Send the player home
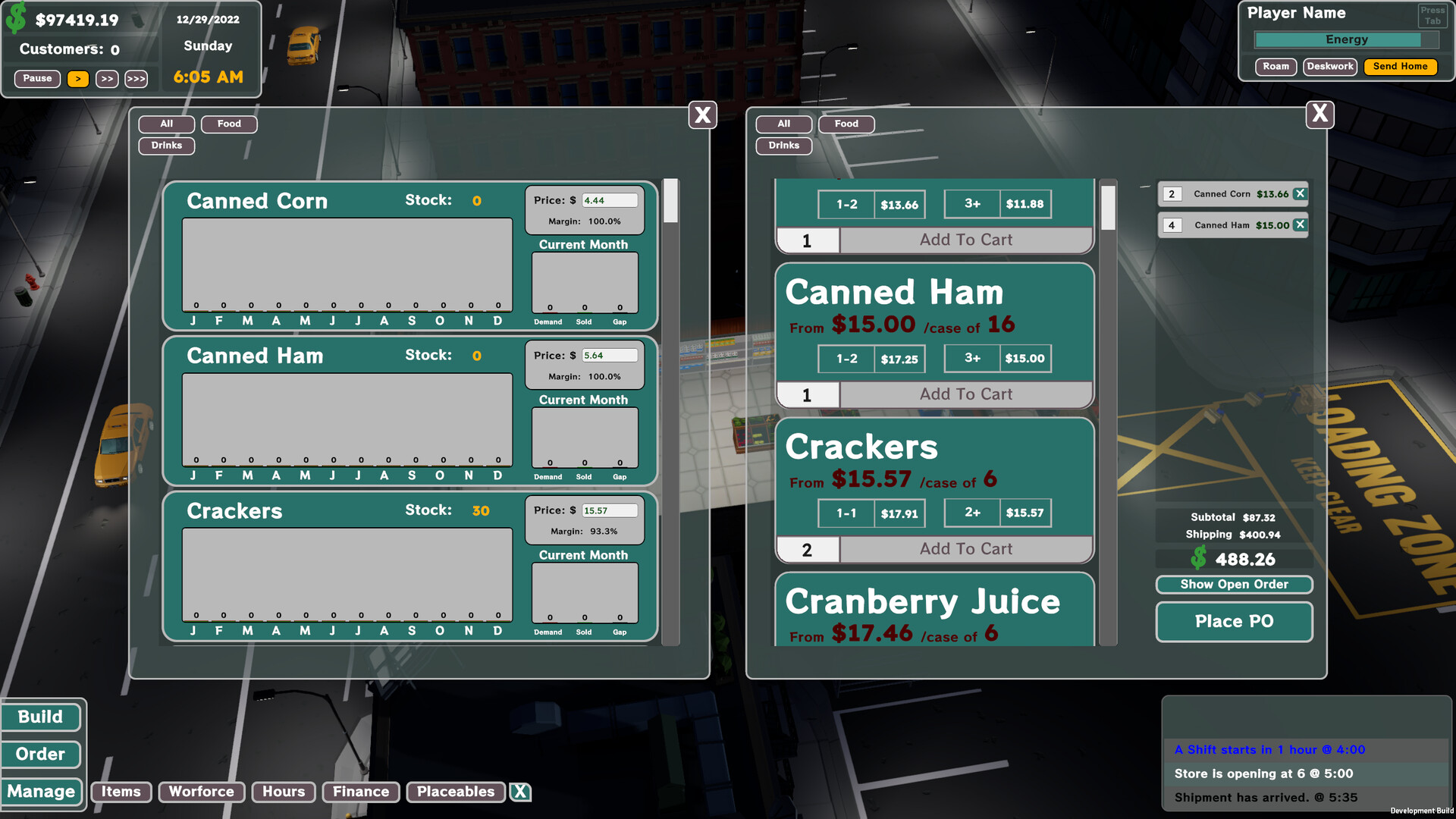The image size is (1456, 819). point(1400,66)
